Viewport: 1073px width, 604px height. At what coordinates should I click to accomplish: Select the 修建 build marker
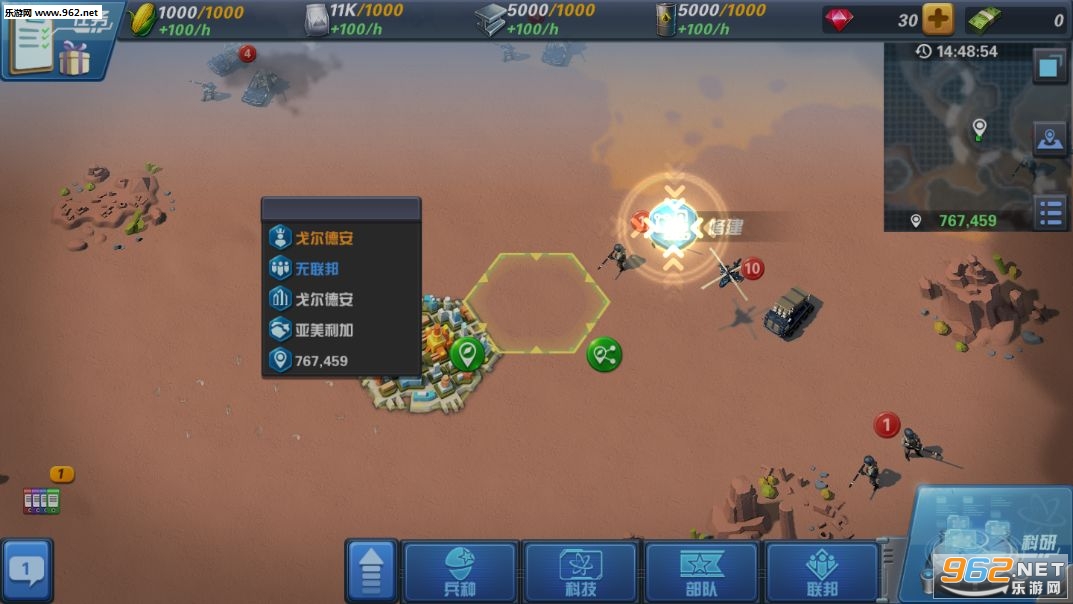click(x=675, y=227)
